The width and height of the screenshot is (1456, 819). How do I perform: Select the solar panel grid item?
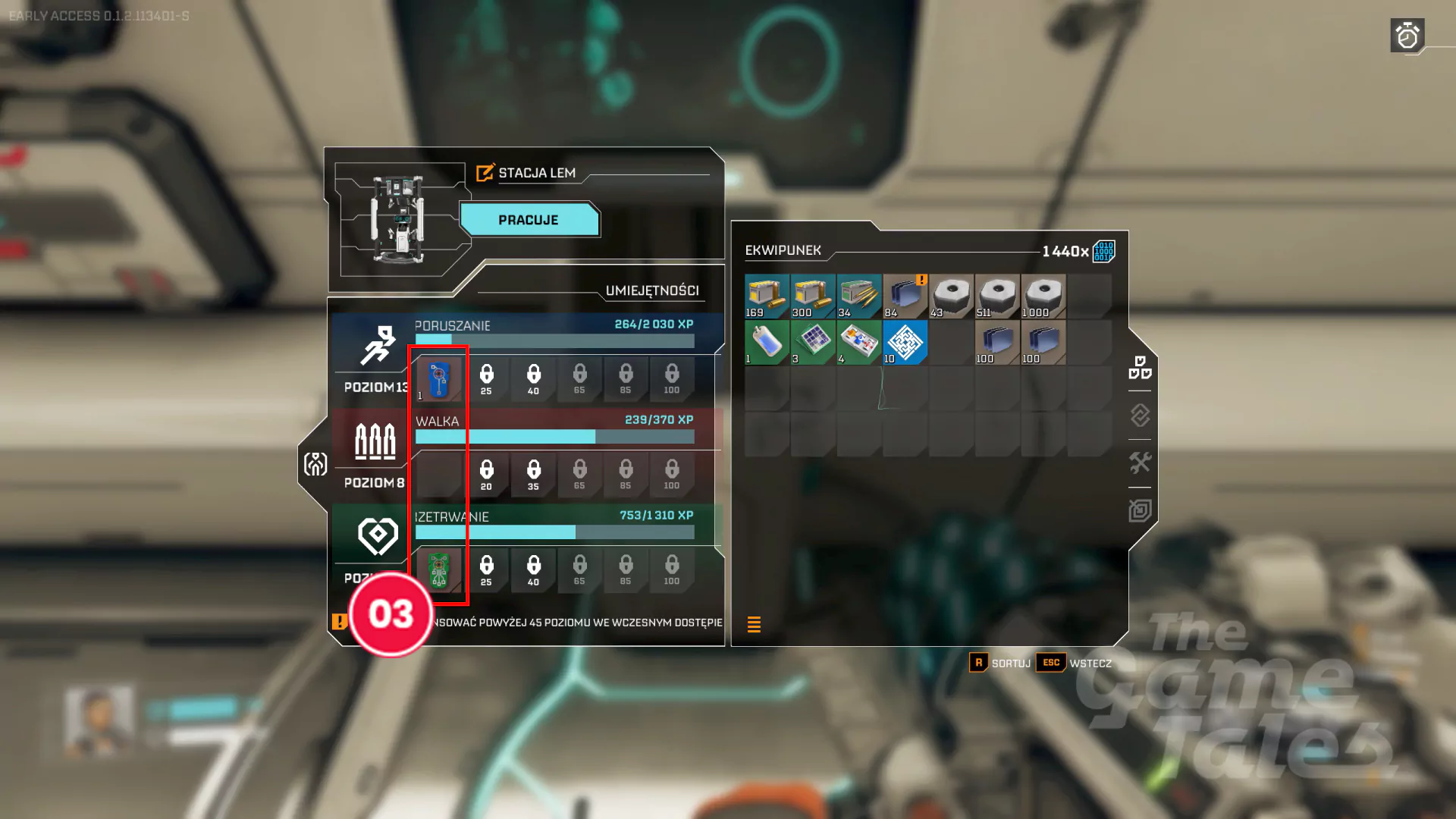[813, 342]
